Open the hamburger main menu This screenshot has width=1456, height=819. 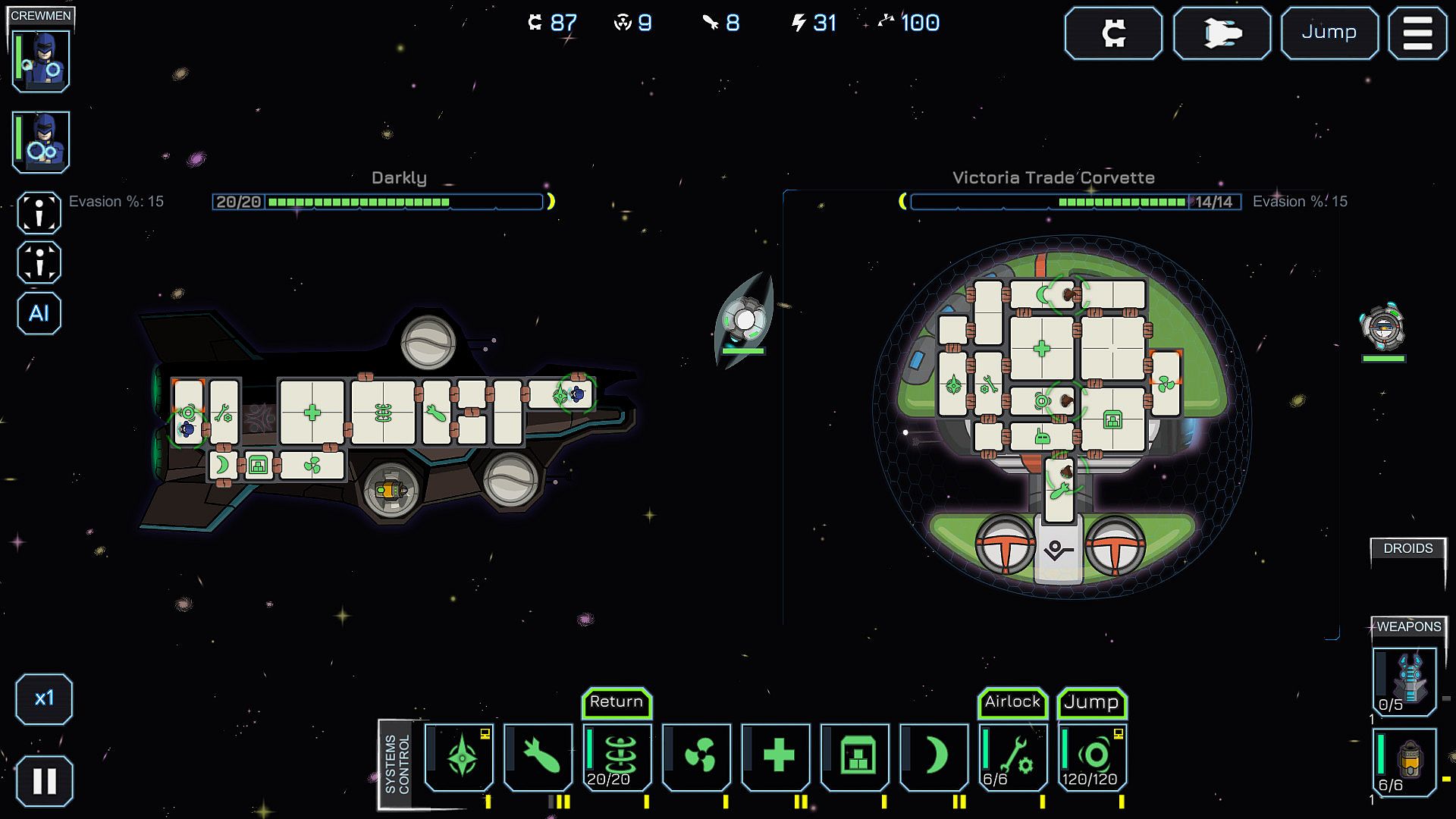point(1417,33)
